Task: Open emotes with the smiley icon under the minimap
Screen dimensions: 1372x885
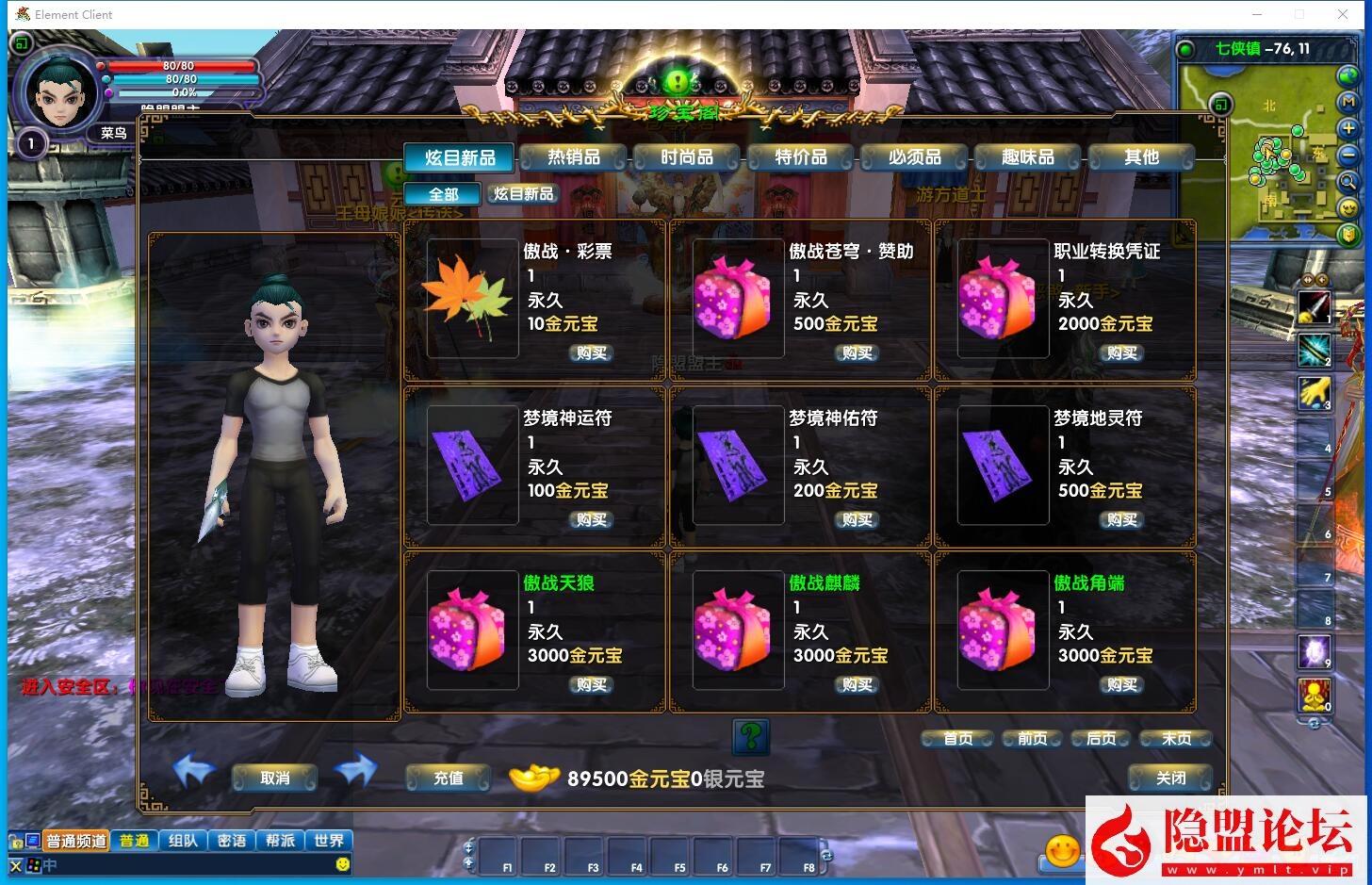Action: pyautogui.click(x=1347, y=208)
